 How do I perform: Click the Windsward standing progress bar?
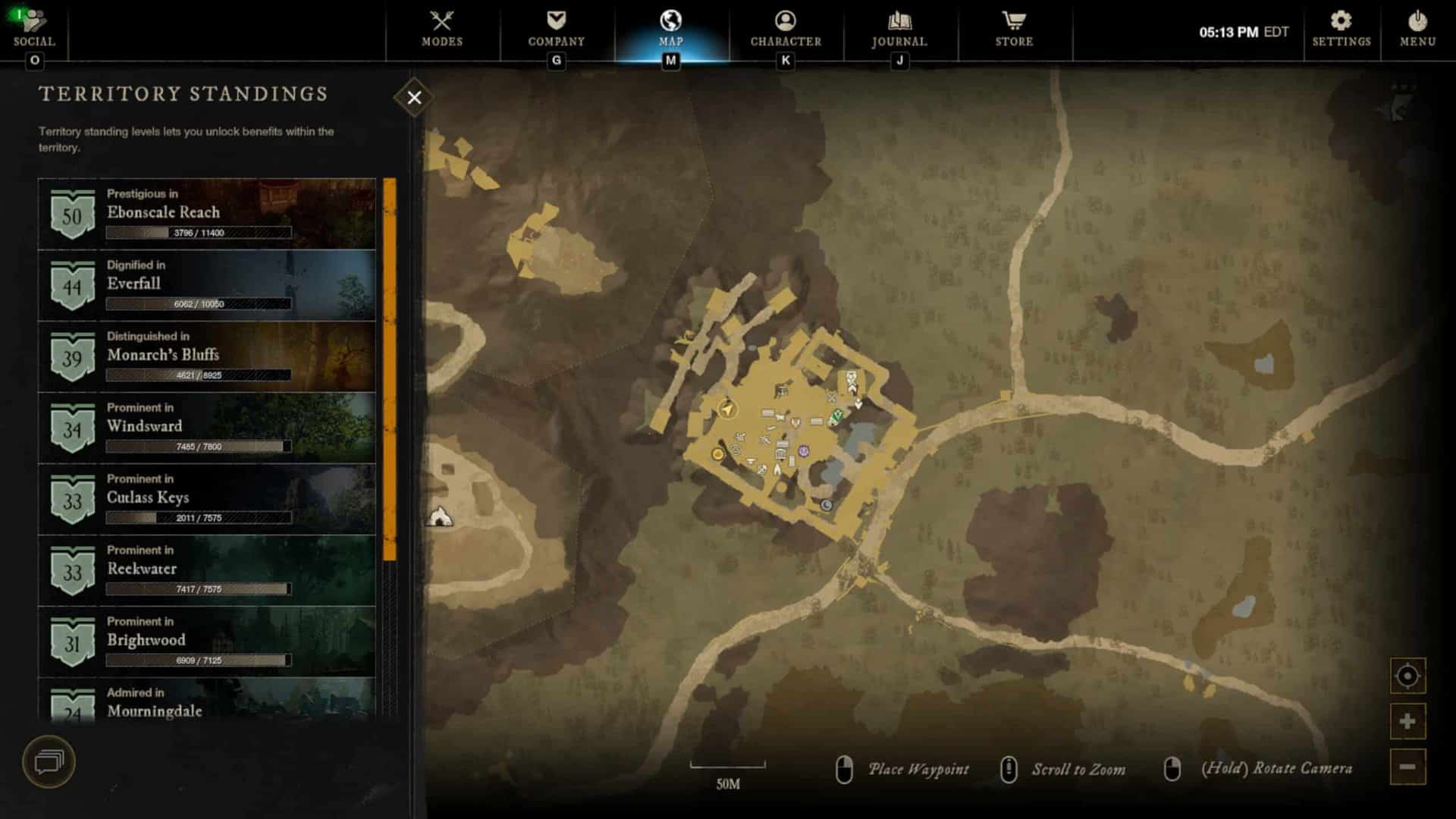[197, 447]
